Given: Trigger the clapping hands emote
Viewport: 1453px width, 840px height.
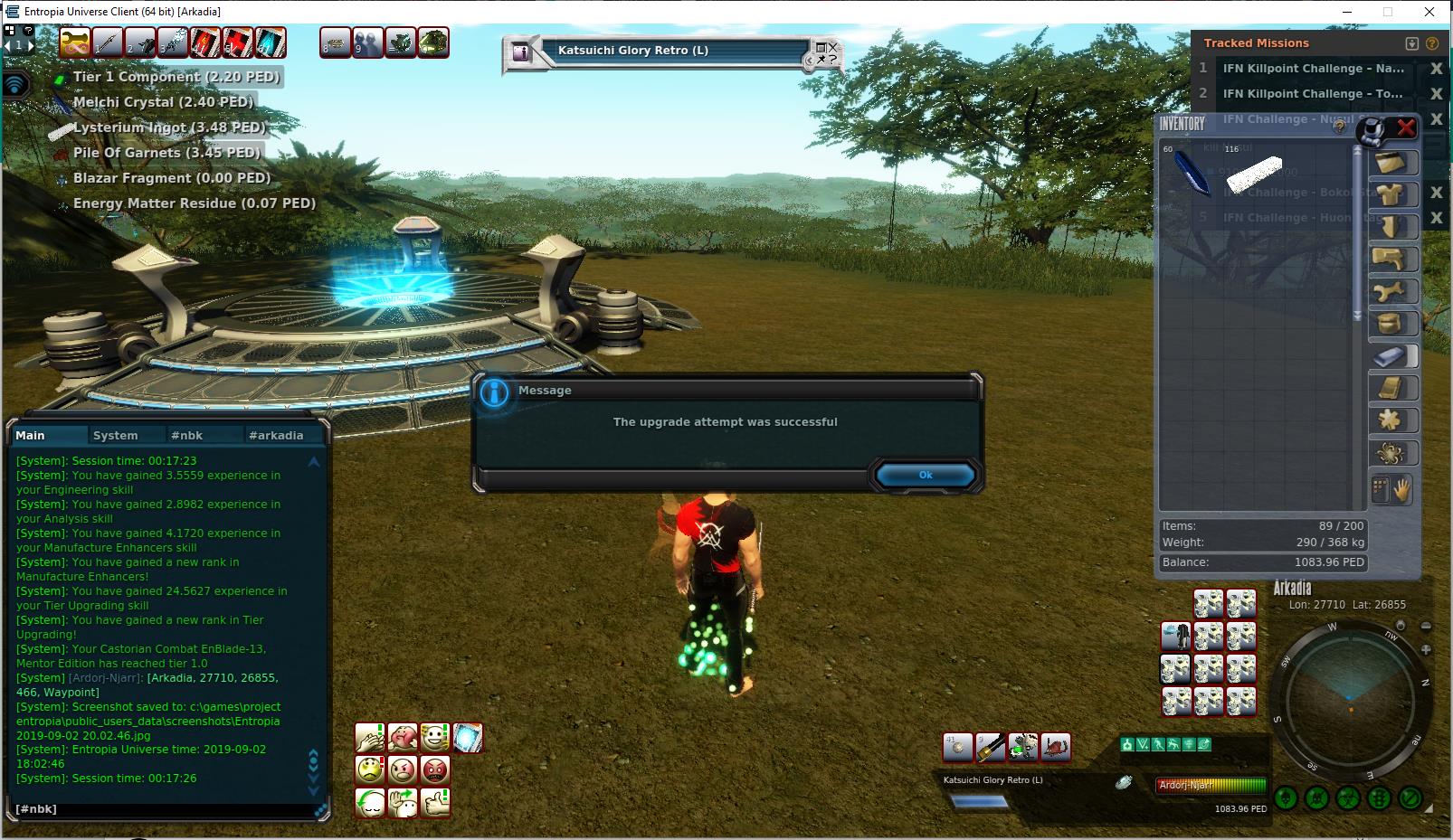Looking at the screenshot, I should point(370,738).
